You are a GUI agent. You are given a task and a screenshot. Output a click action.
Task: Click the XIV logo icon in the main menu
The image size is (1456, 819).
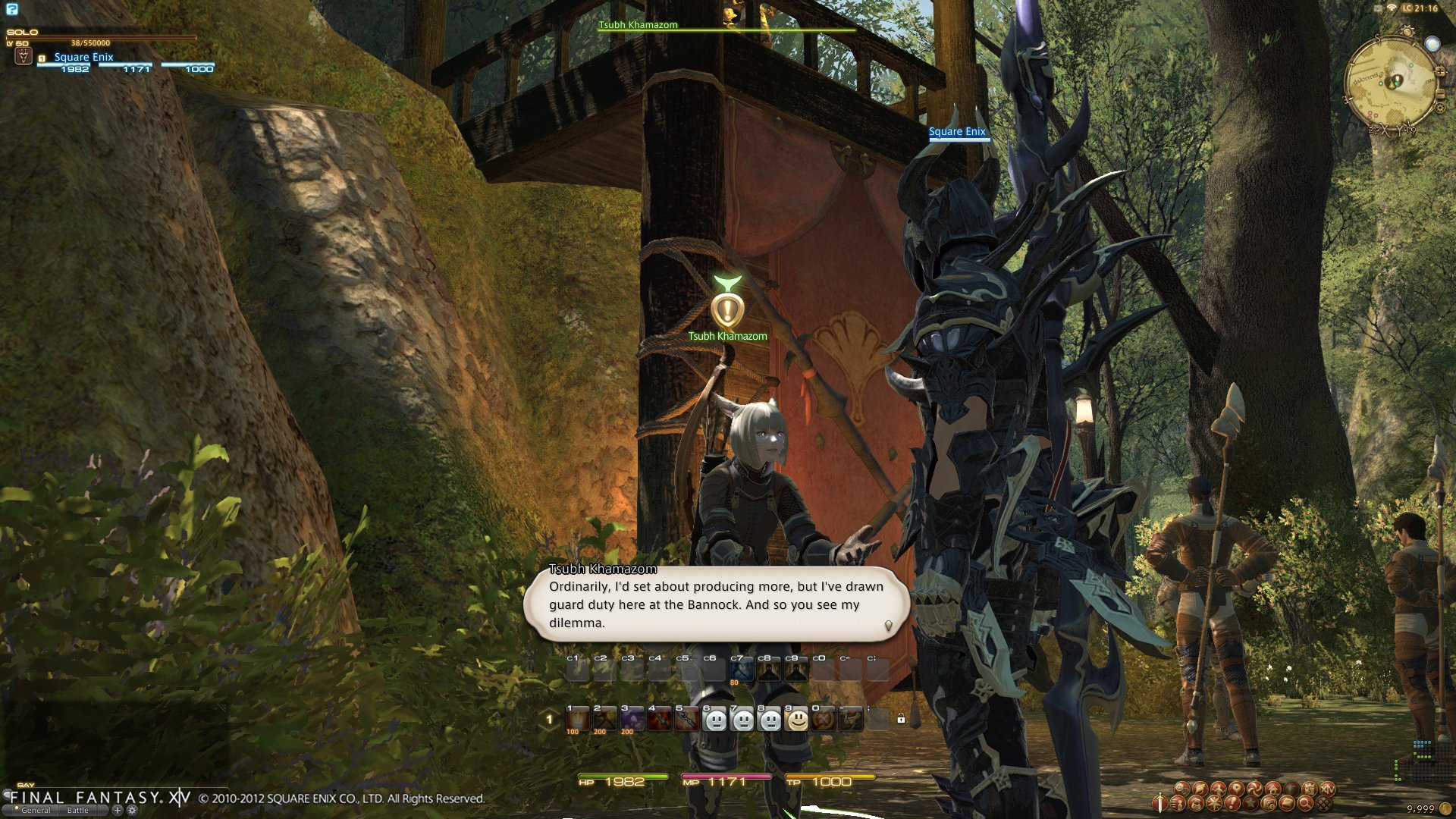[1326, 789]
